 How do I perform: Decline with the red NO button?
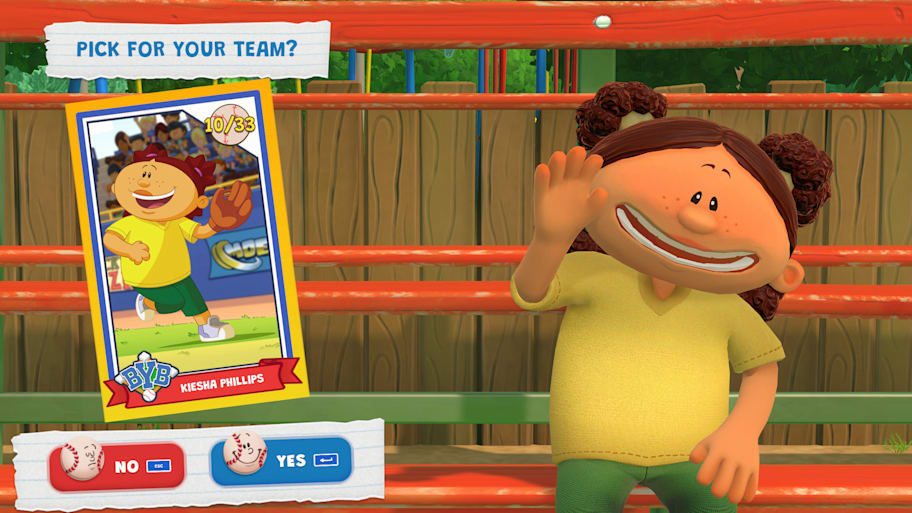[117, 465]
